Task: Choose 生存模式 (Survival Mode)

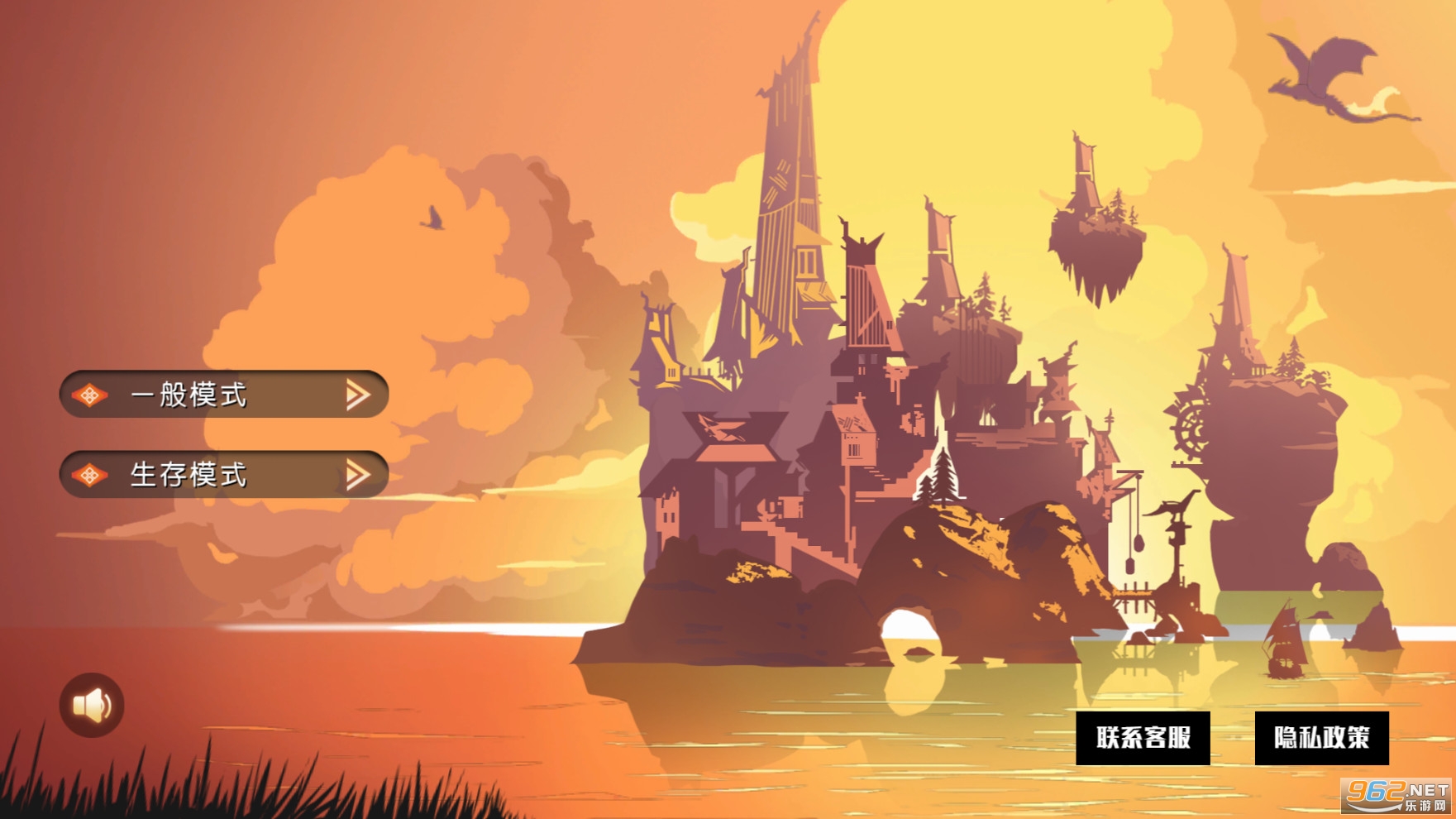Action: pyautogui.click(x=223, y=474)
